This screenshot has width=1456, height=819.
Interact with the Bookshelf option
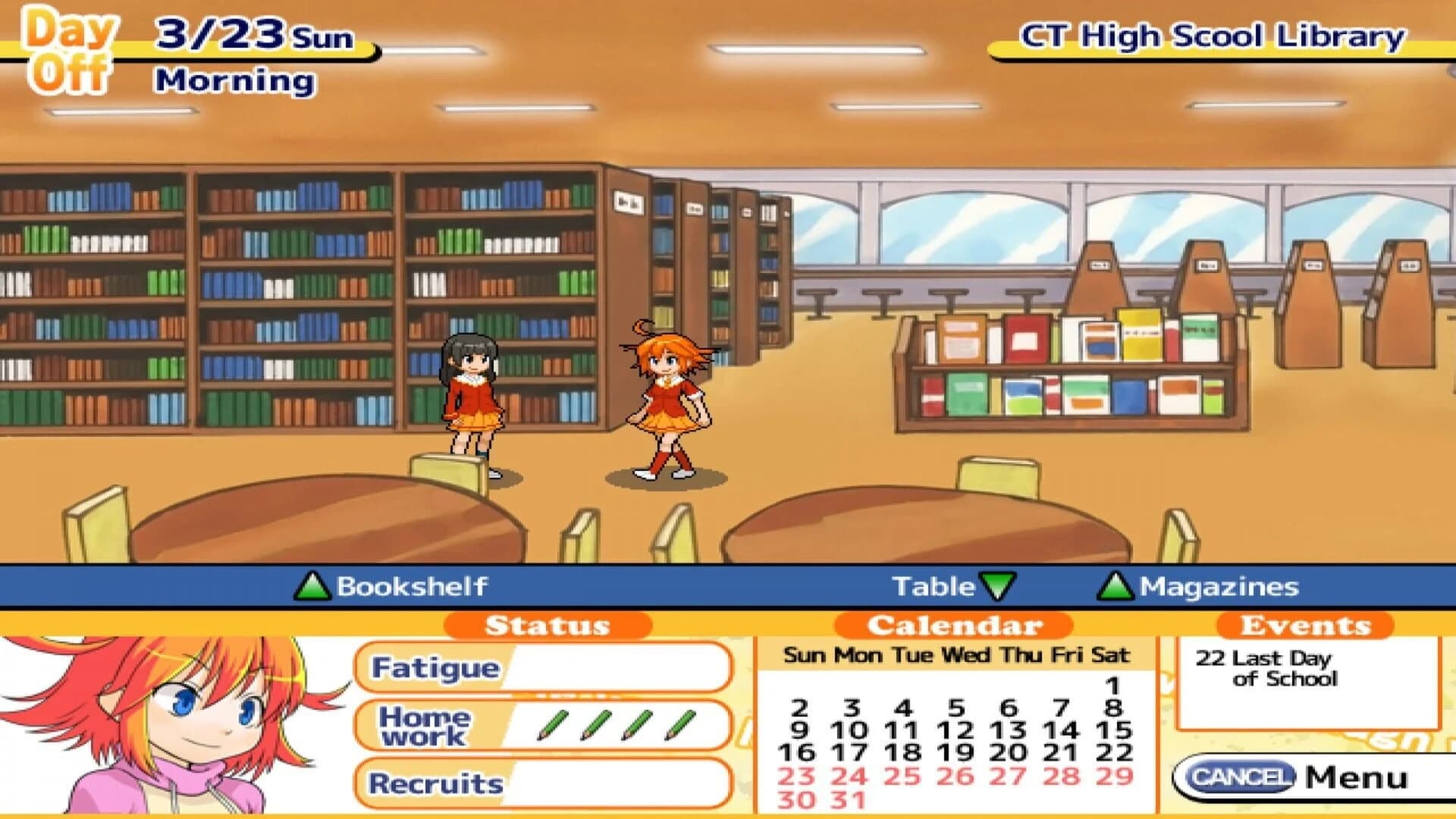(413, 586)
